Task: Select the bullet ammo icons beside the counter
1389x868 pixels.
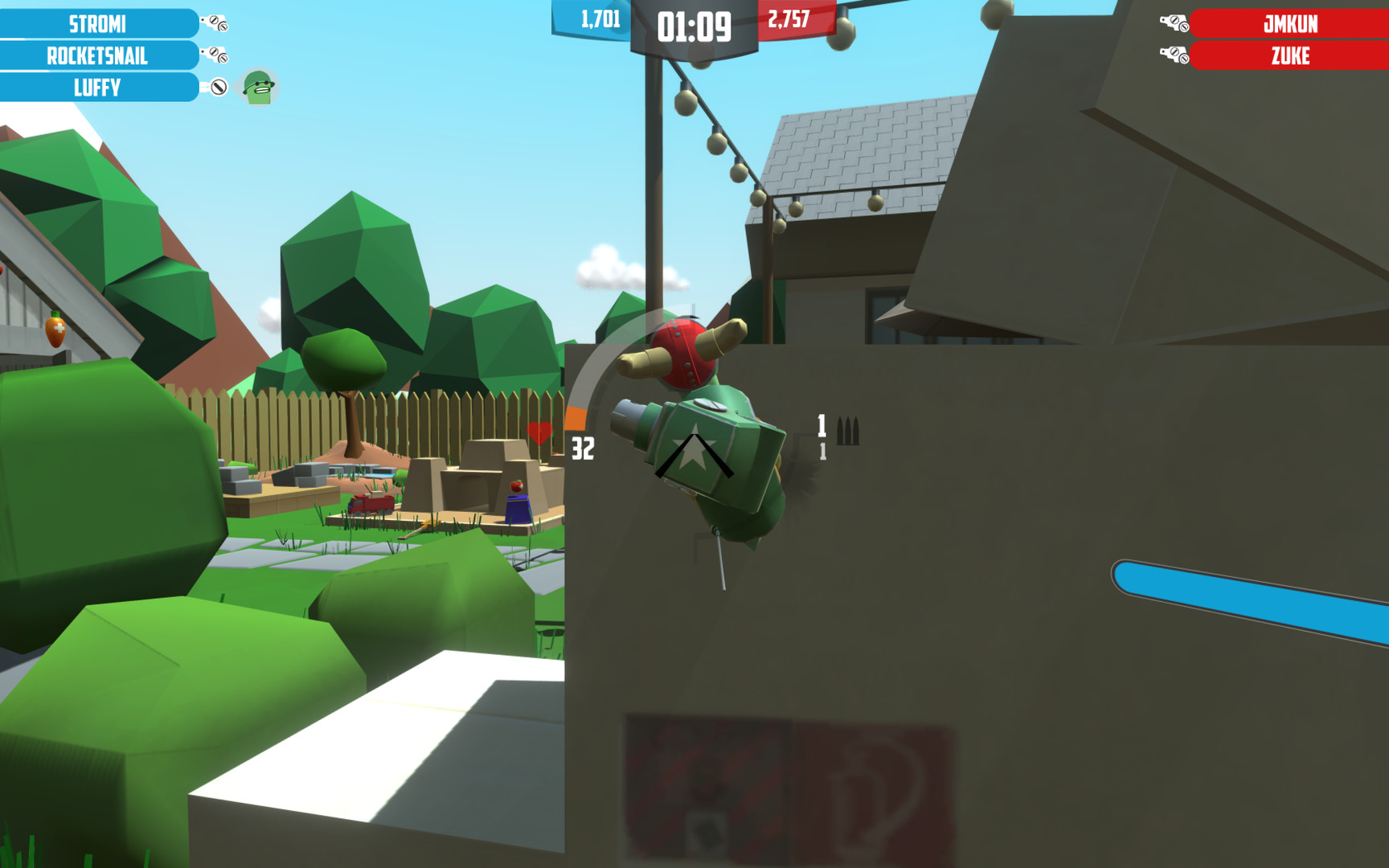Action: (x=846, y=432)
